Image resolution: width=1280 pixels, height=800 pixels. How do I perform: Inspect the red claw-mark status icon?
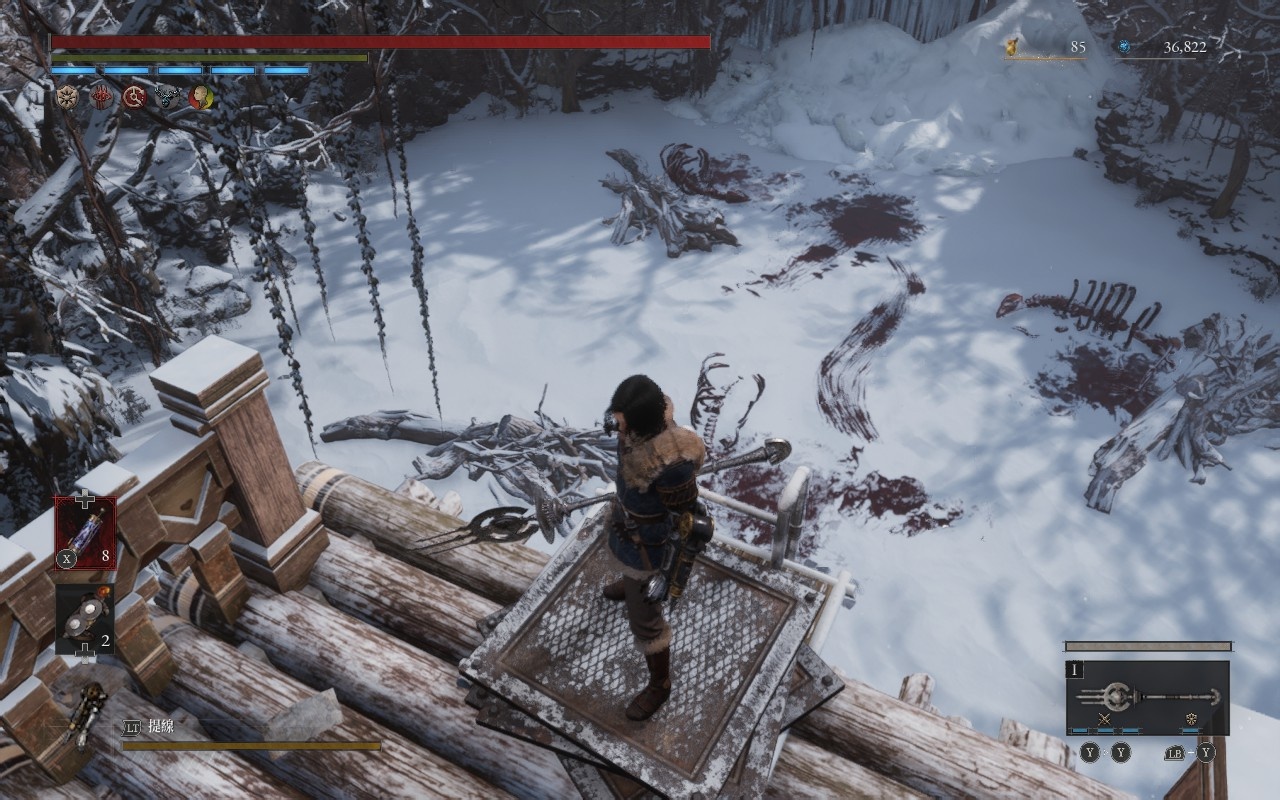pos(101,97)
